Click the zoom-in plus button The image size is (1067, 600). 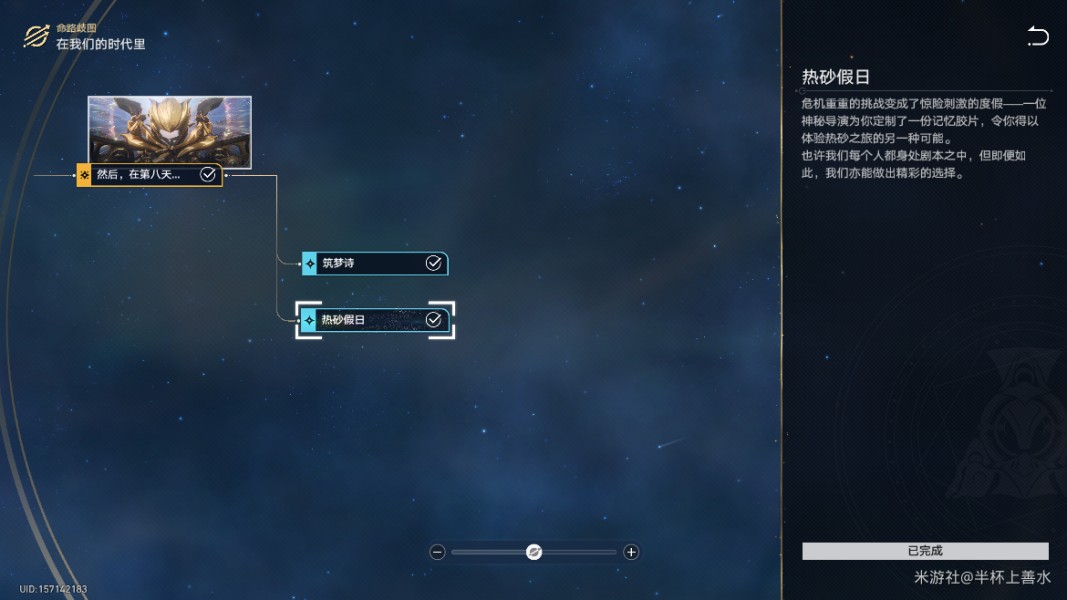click(631, 552)
